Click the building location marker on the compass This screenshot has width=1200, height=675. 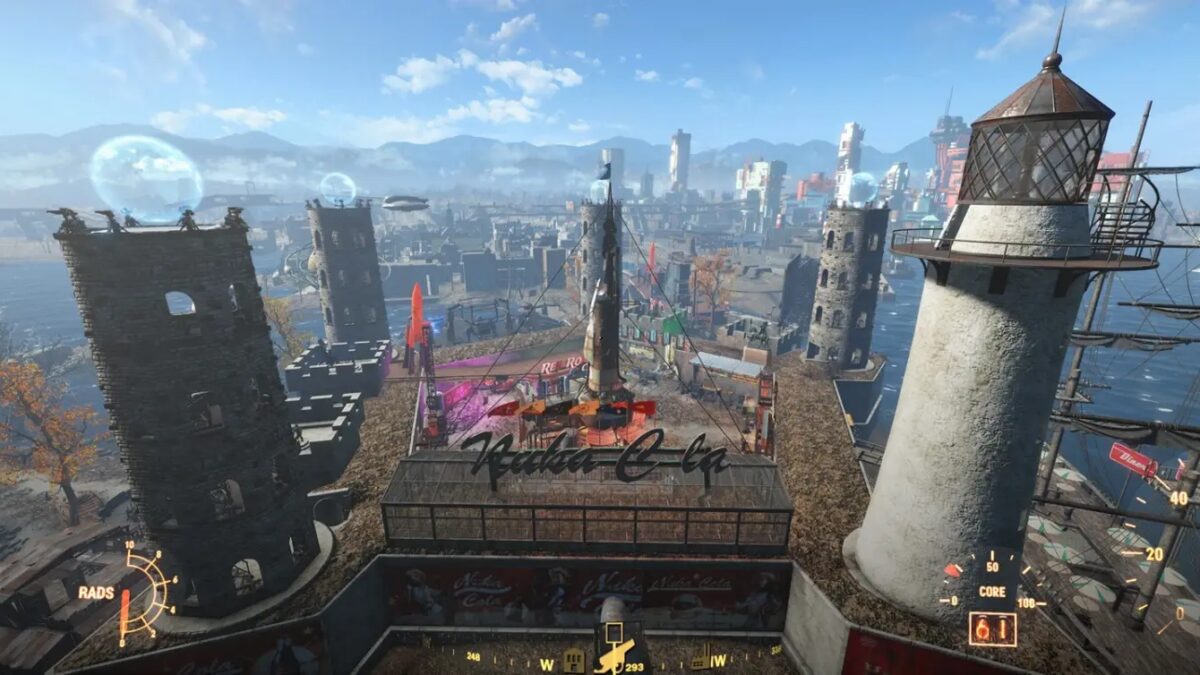pyautogui.click(x=574, y=660)
